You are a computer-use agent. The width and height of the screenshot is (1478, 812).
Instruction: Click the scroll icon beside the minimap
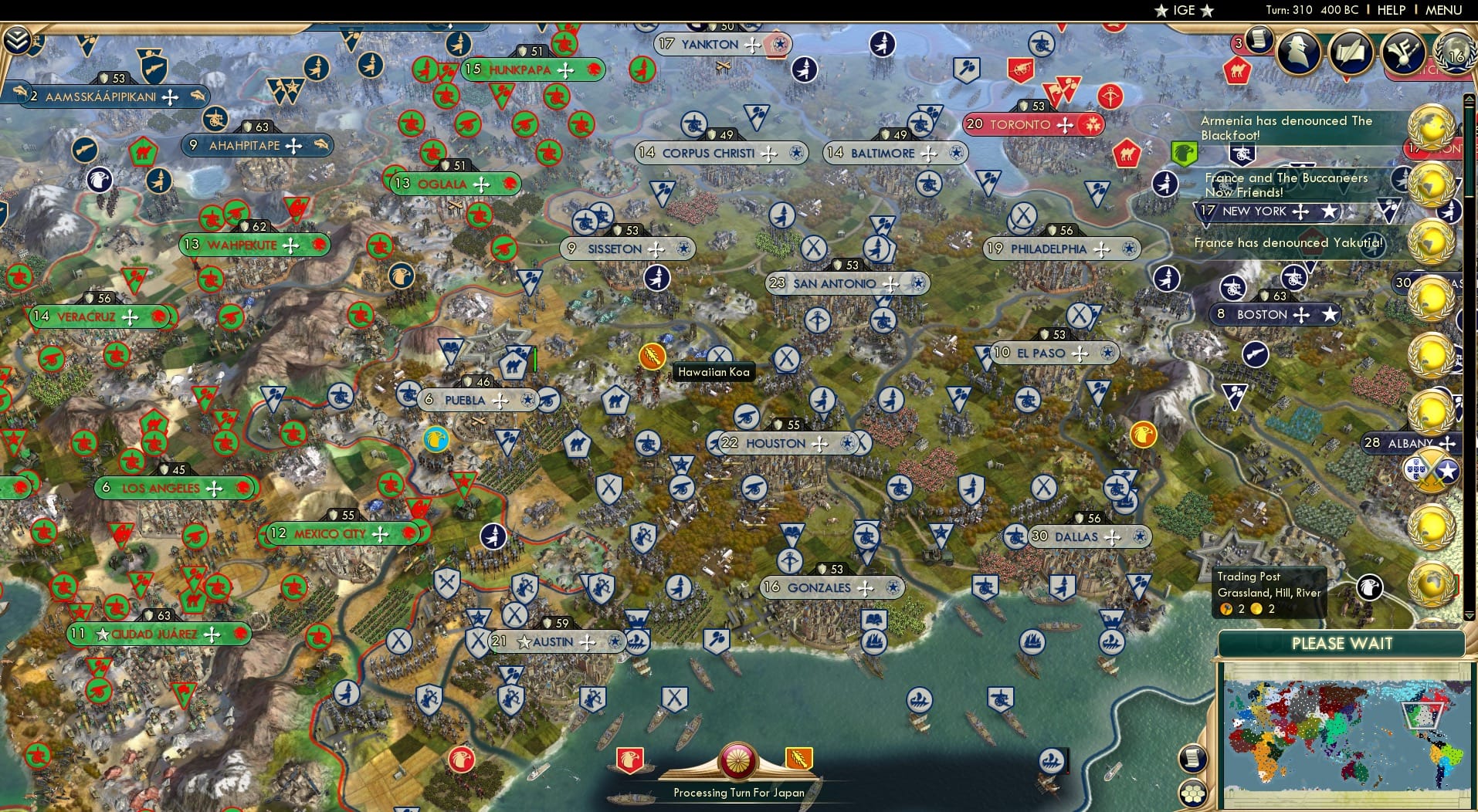(1193, 756)
